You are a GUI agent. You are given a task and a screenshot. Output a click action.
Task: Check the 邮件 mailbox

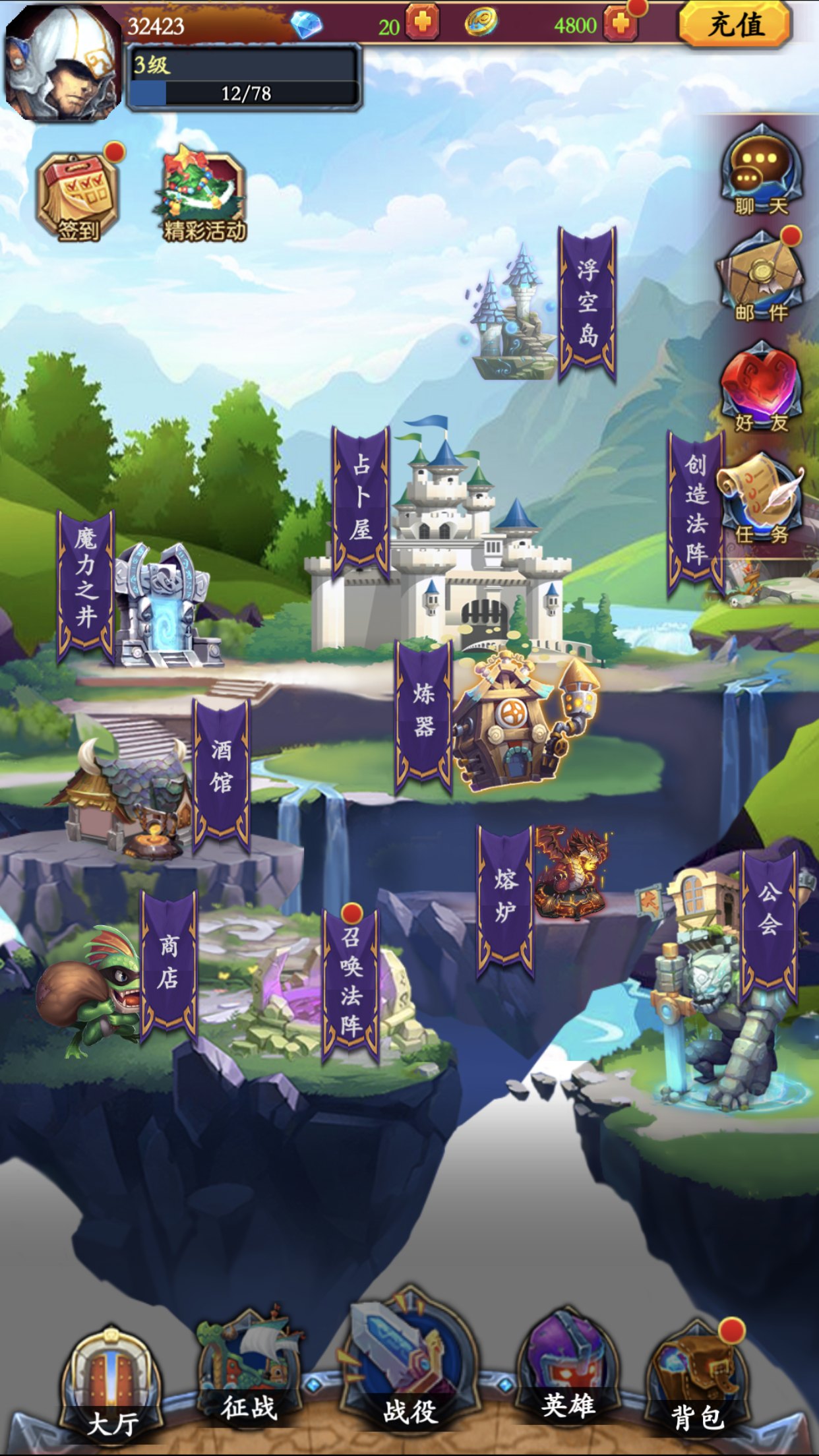(762, 277)
